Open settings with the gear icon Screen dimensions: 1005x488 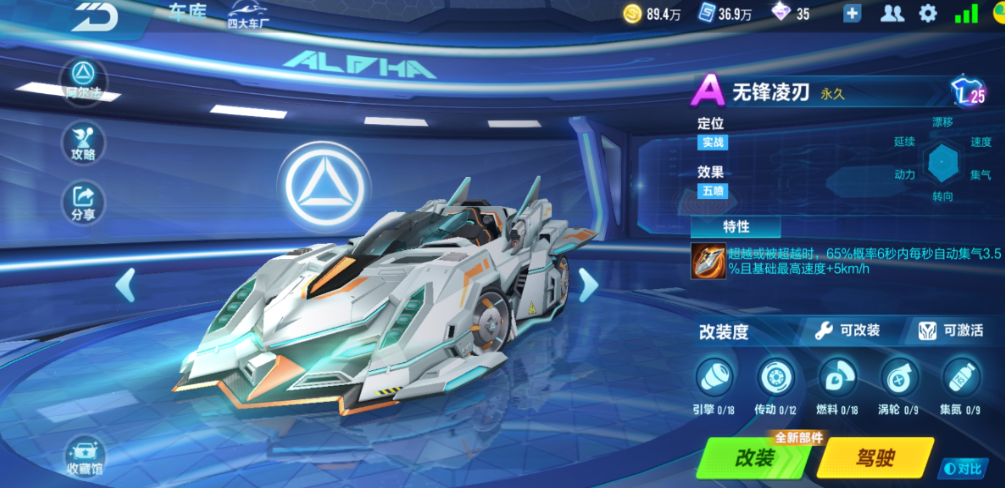click(x=928, y=14)
